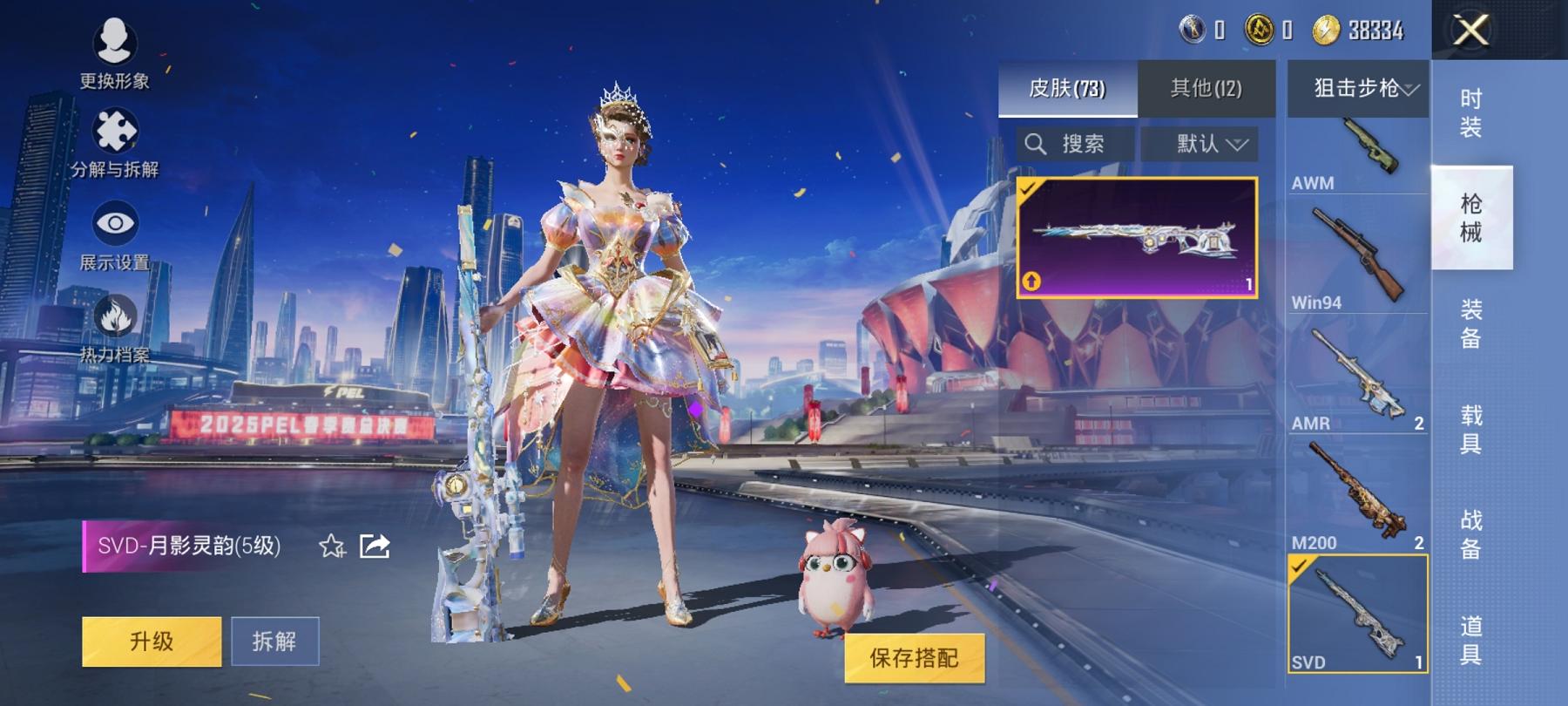
Task: Open the 更换形象 avatar change icon
Action: pyautogui.click(x=114, y=39)
